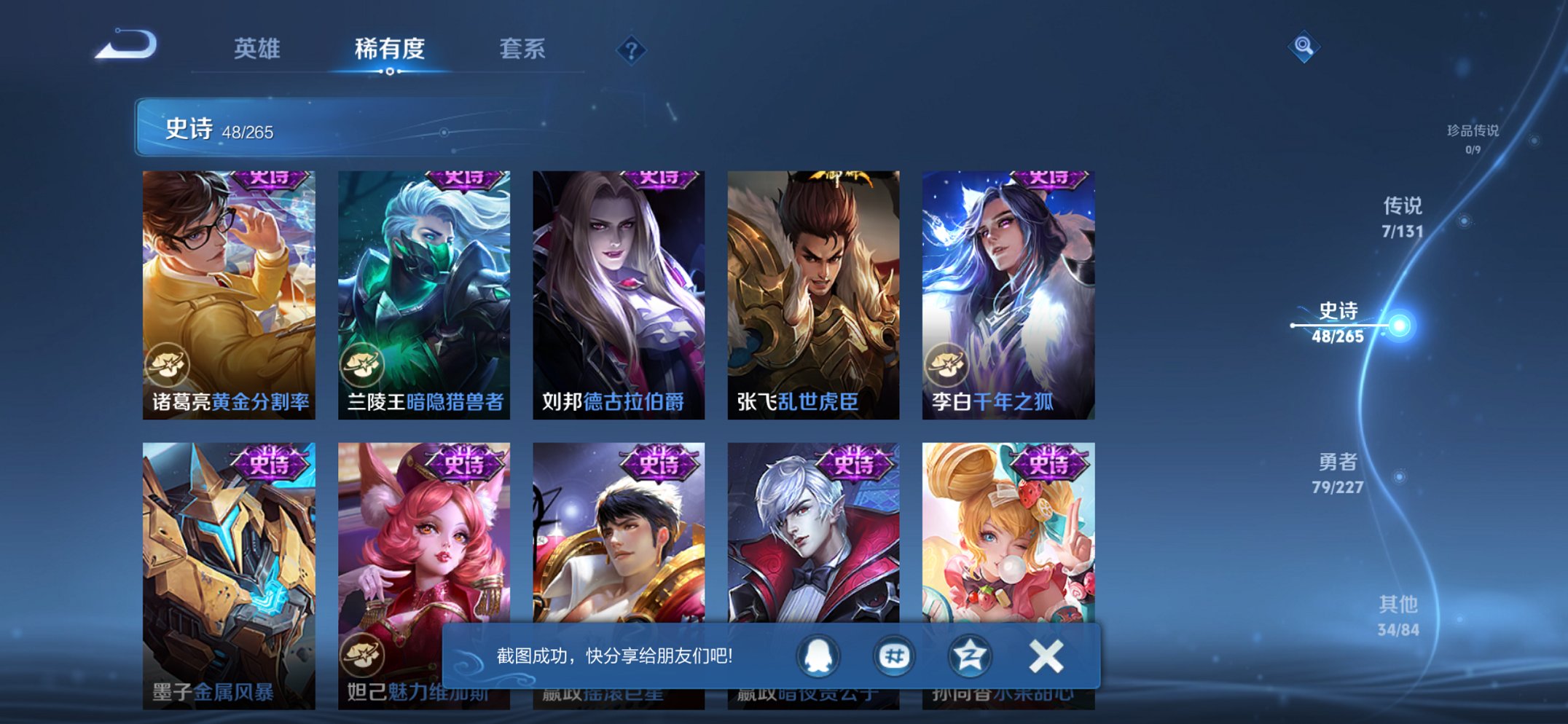Viewport: 1568px width, 724px height.
Task: Switch to the 英雄 tab
Action: tap(259, 50)
